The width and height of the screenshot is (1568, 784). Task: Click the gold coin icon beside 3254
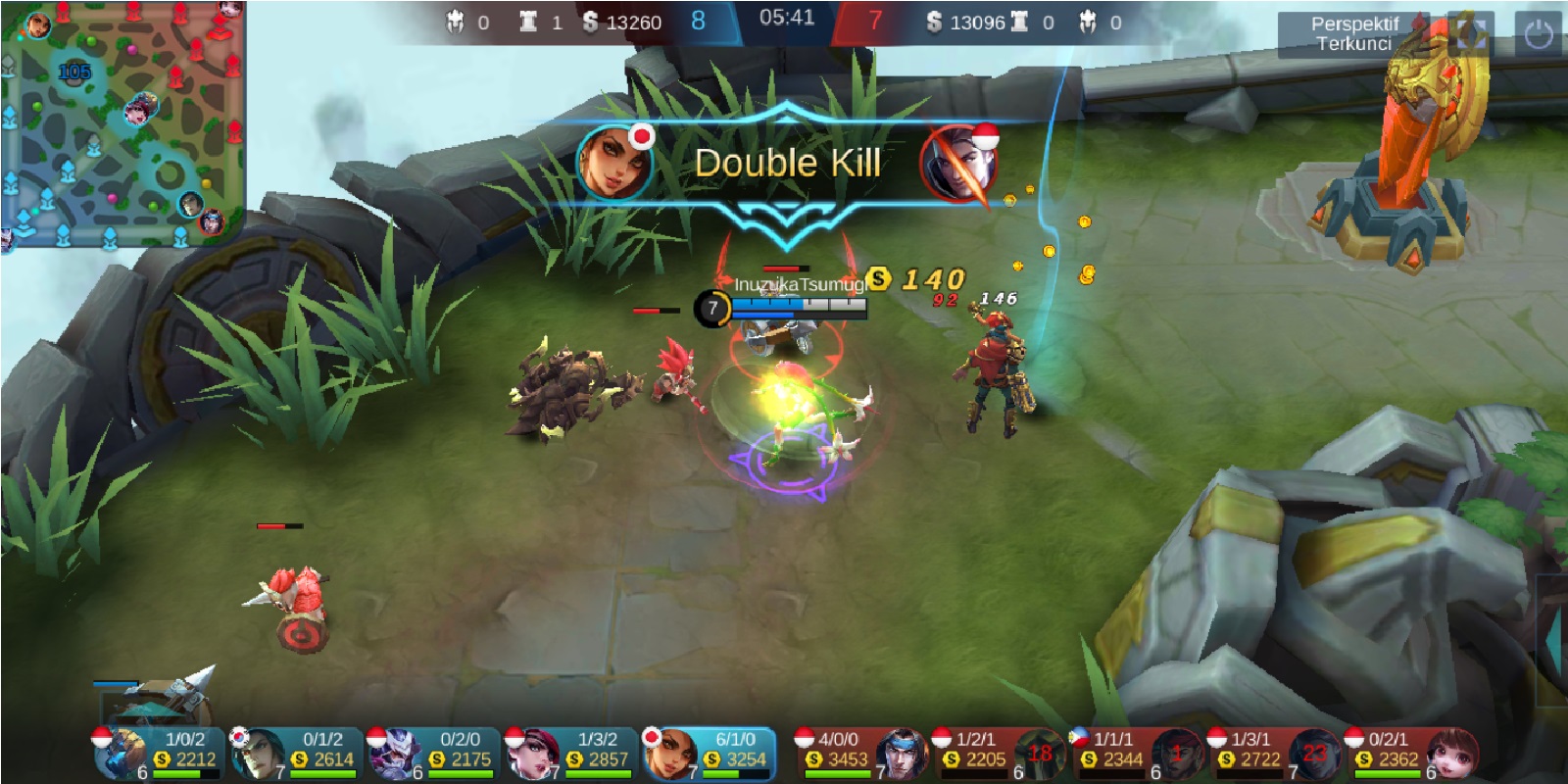pyautogui.click(x=712, y=757)
